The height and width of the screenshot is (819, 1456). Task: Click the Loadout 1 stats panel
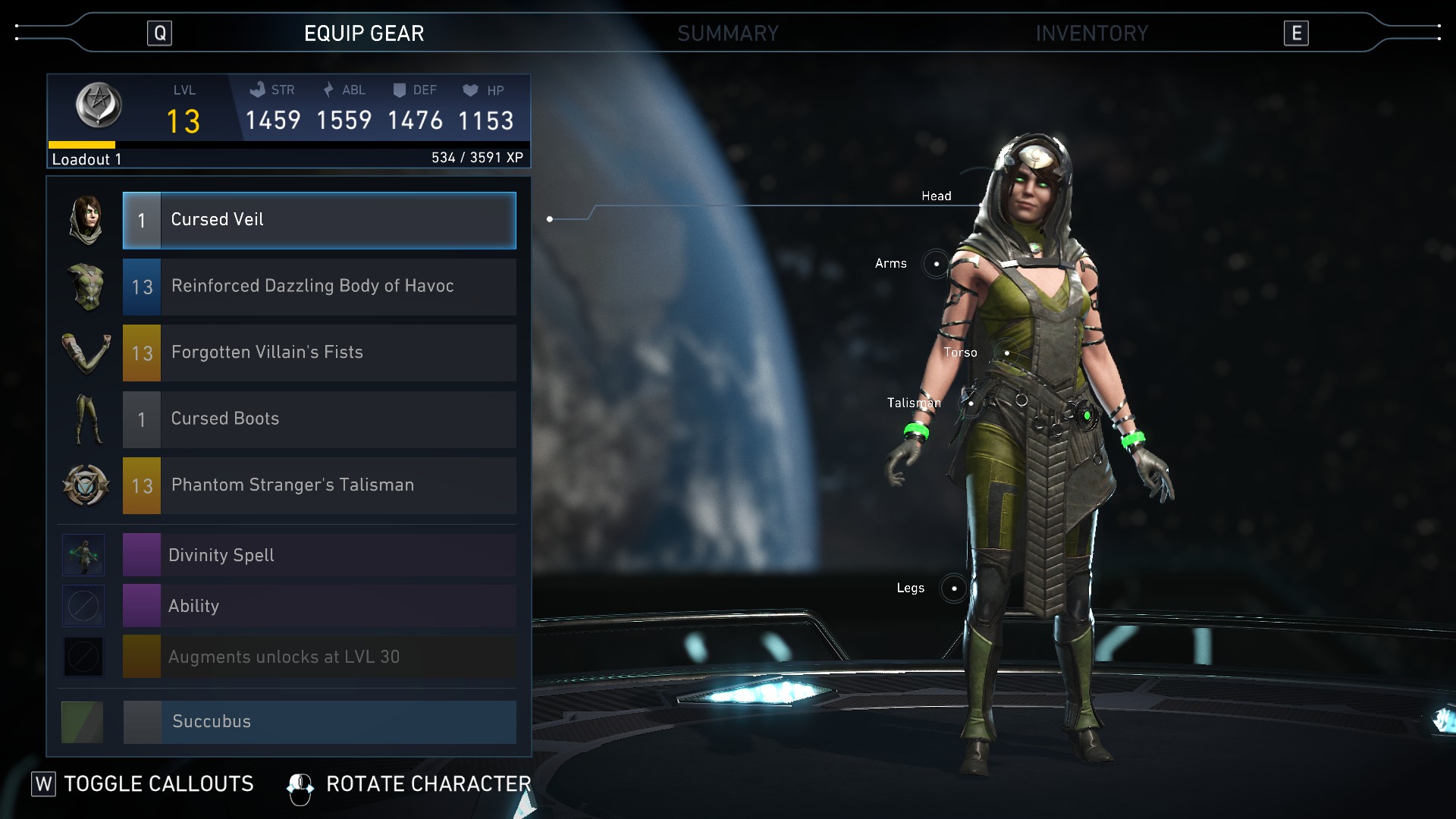pos(288,121)
